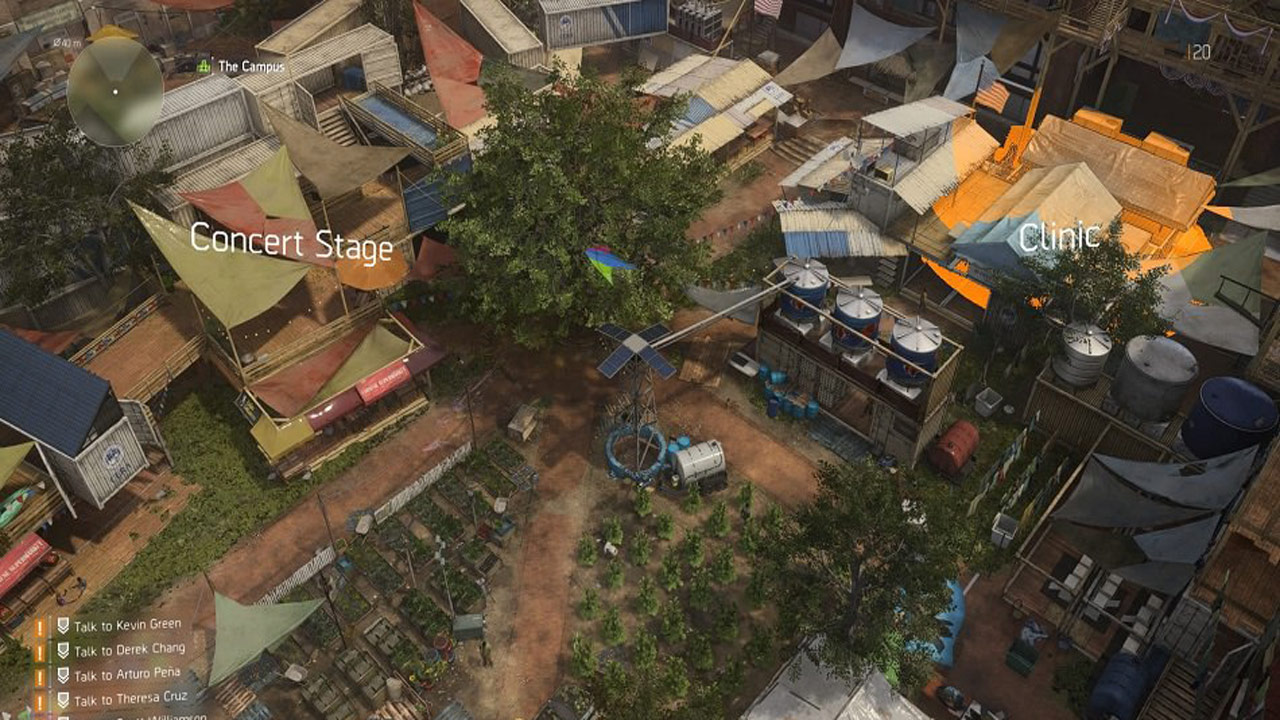The image size is (1280, 720).
Task: Select the green Campus settlement icon
Action: tap(205, 67)
